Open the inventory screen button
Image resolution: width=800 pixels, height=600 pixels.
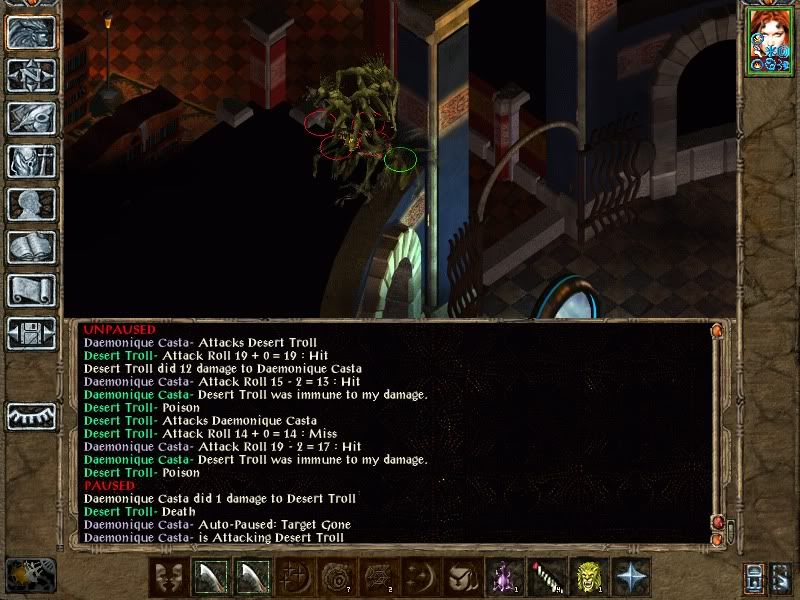(x=31, y=161)
